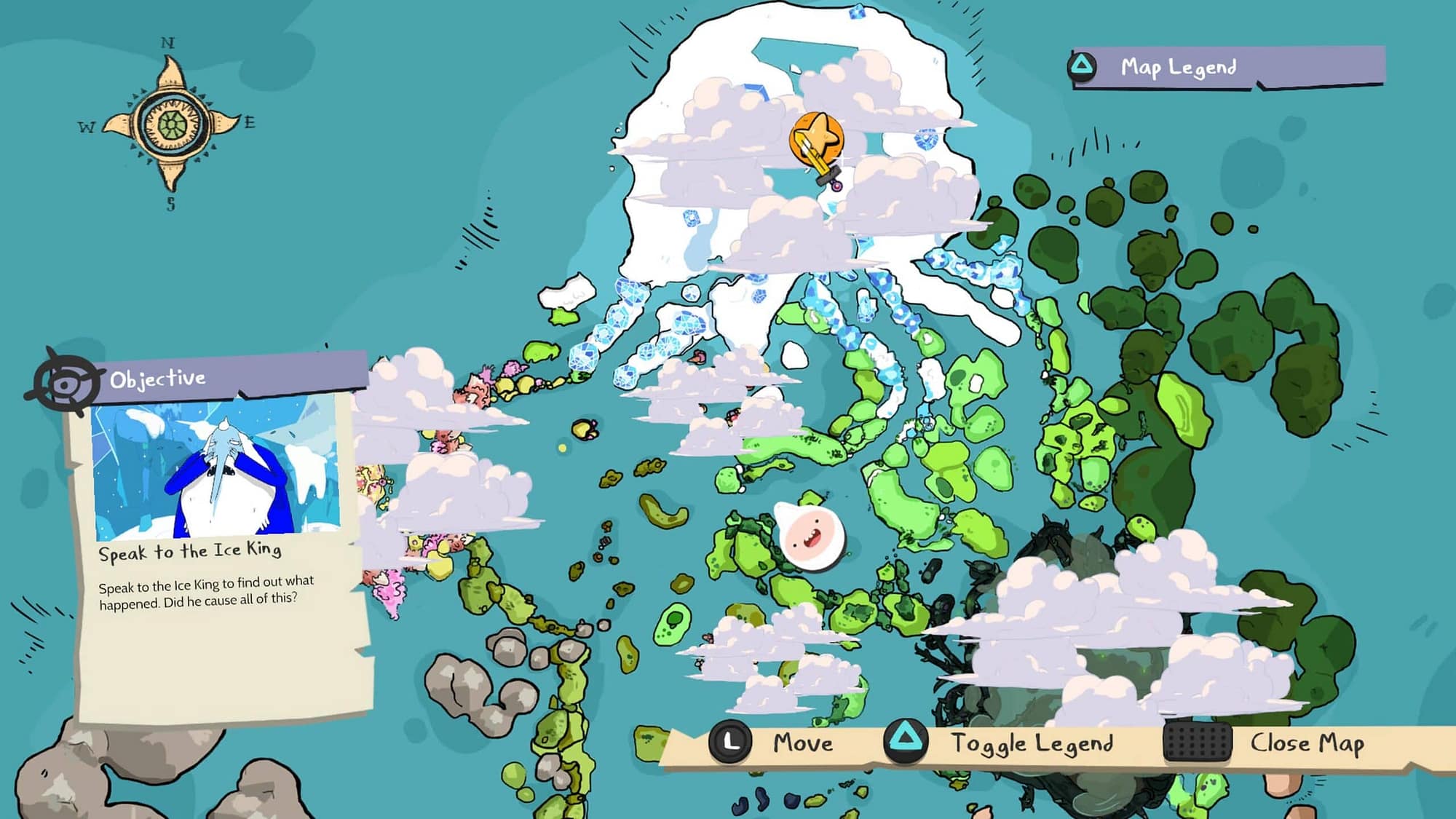This screenshot has height=819, width=1456.
Task: Select the Speak to the Ice King objective
Action: click(190, 551)
